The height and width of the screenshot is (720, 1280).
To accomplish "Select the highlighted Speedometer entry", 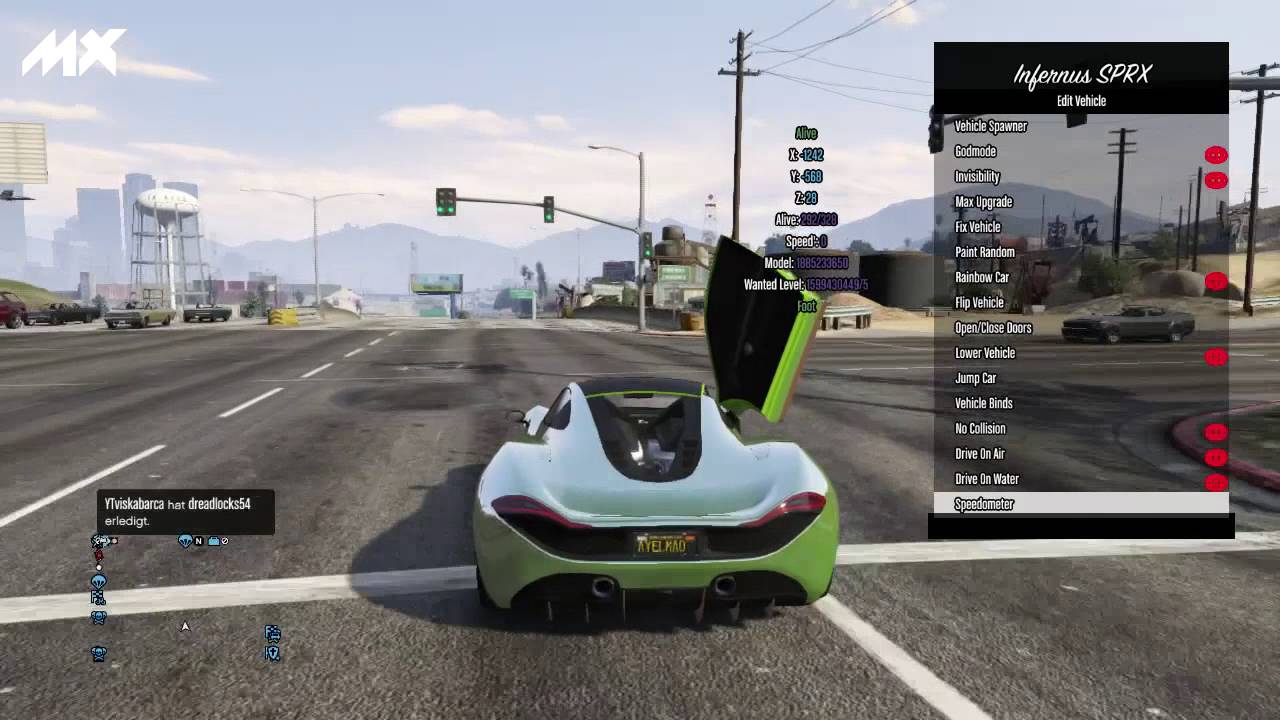I will 984,504.
